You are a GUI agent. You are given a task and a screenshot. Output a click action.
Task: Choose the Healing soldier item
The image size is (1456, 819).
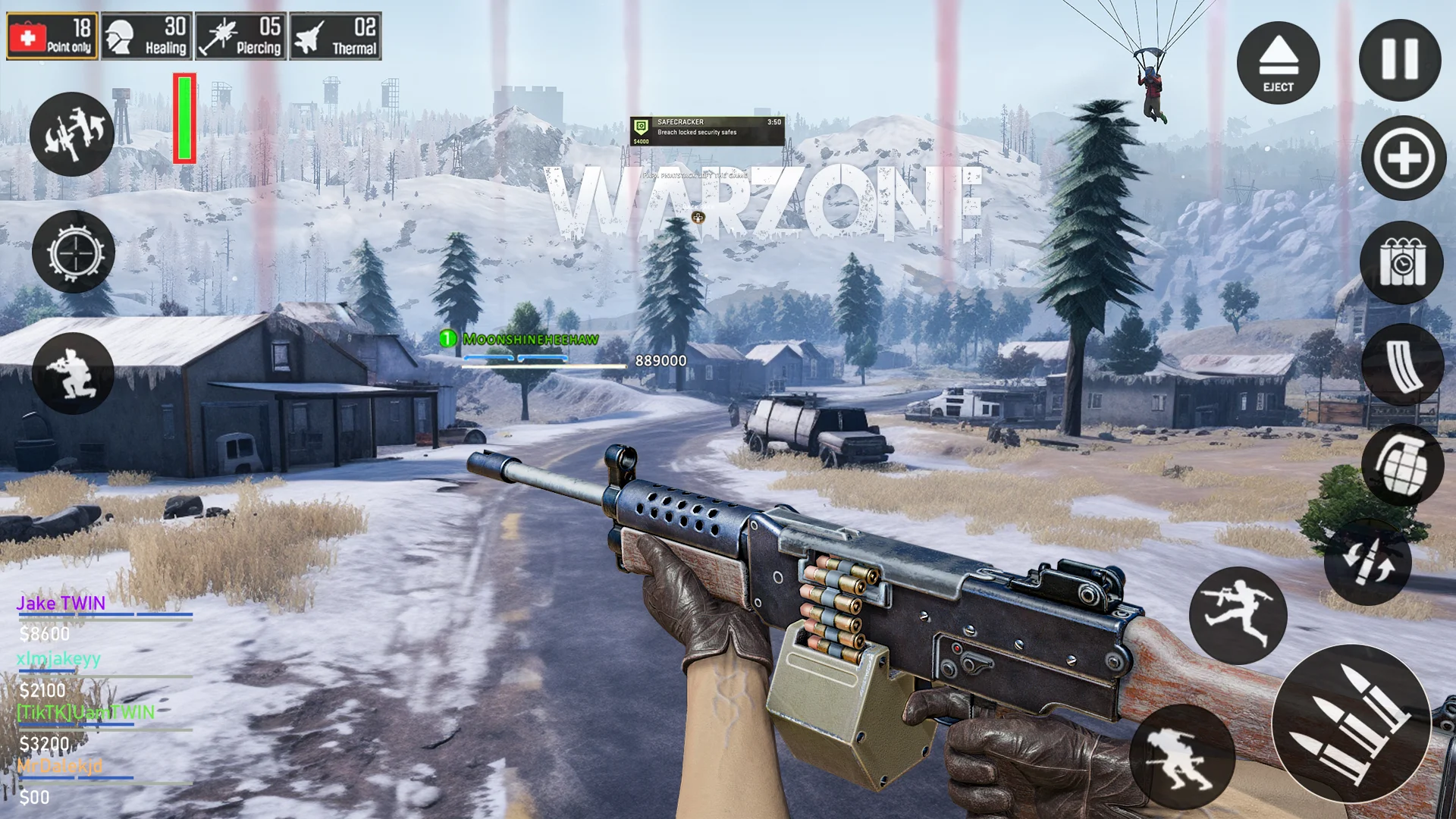(147, 36)
